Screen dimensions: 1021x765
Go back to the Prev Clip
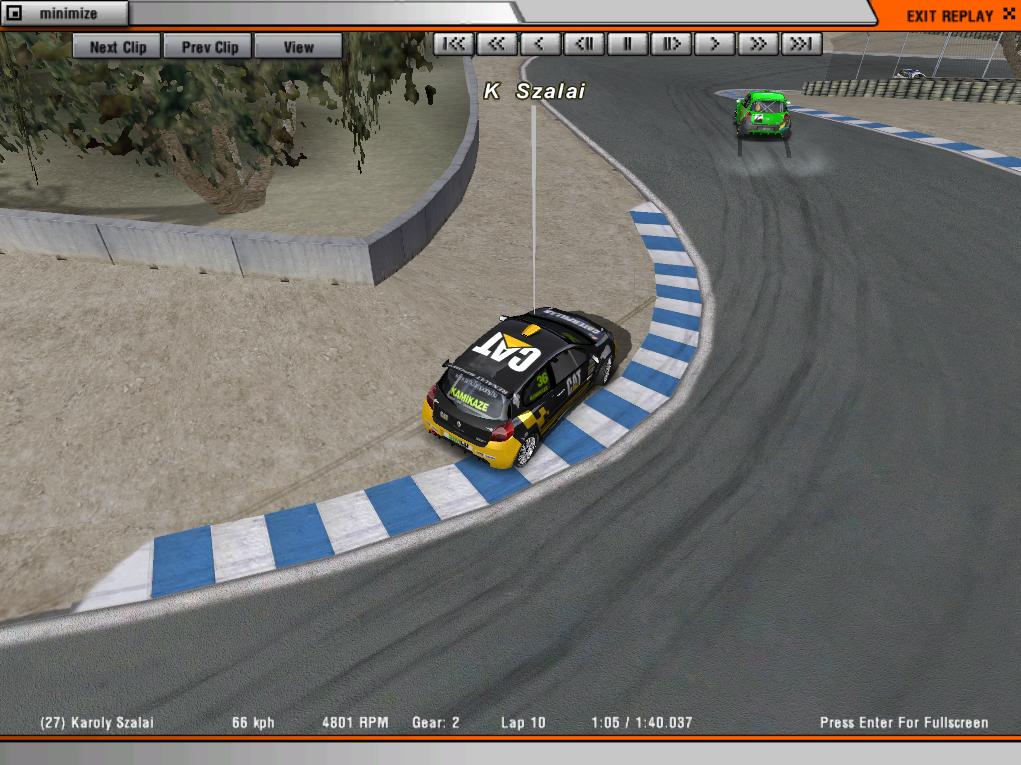pos(209,47)
